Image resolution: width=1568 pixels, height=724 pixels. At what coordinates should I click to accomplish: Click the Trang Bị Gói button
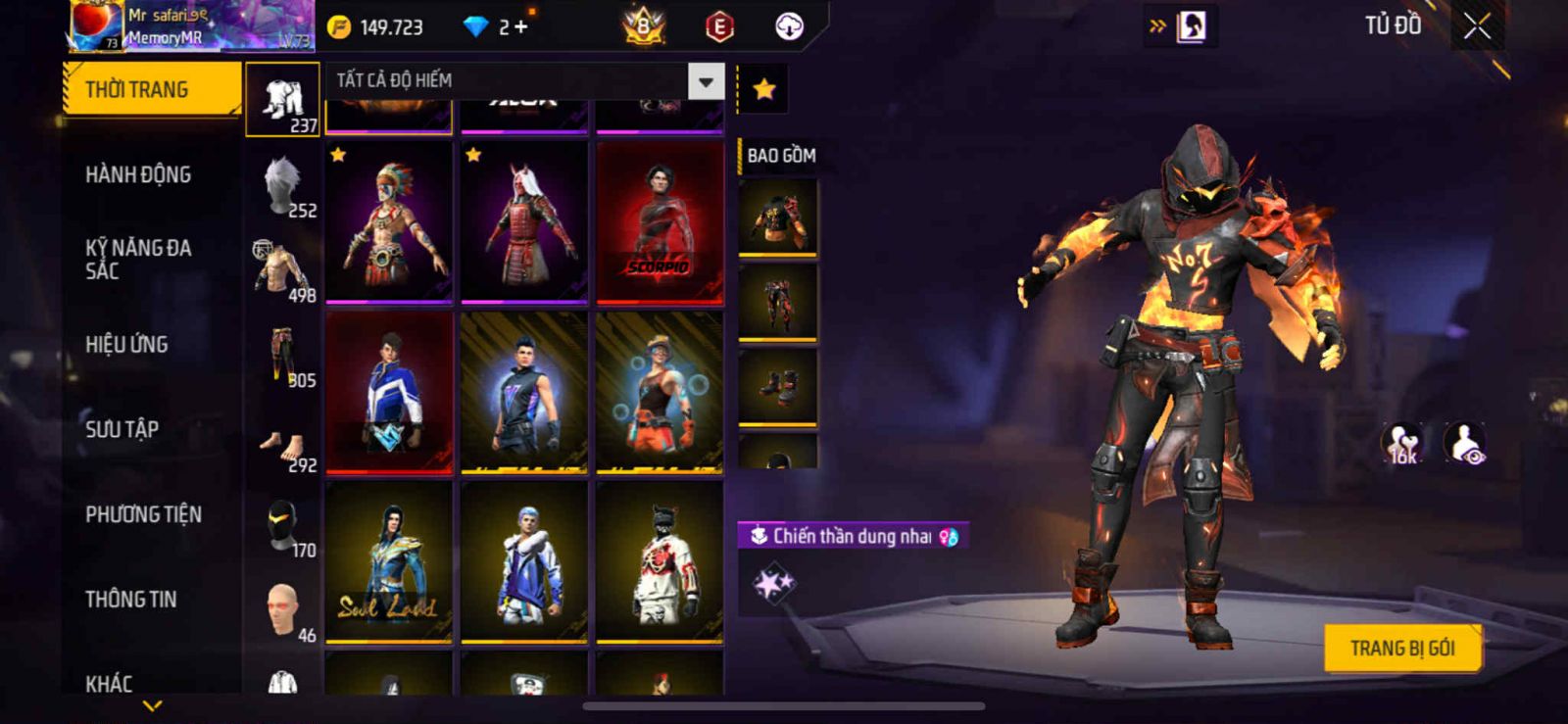[1401, 649]
